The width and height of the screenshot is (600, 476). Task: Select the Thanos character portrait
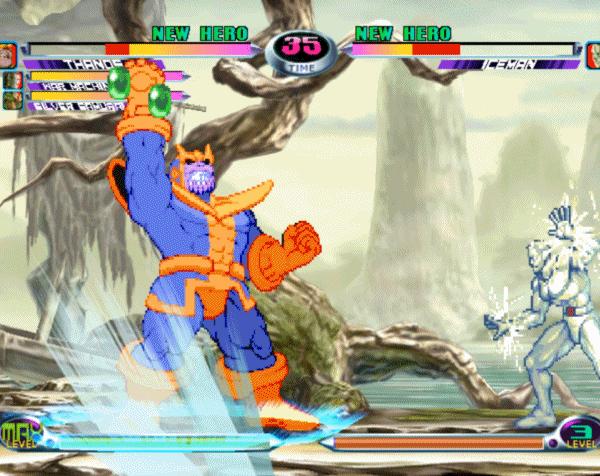[x=8, y=53]
